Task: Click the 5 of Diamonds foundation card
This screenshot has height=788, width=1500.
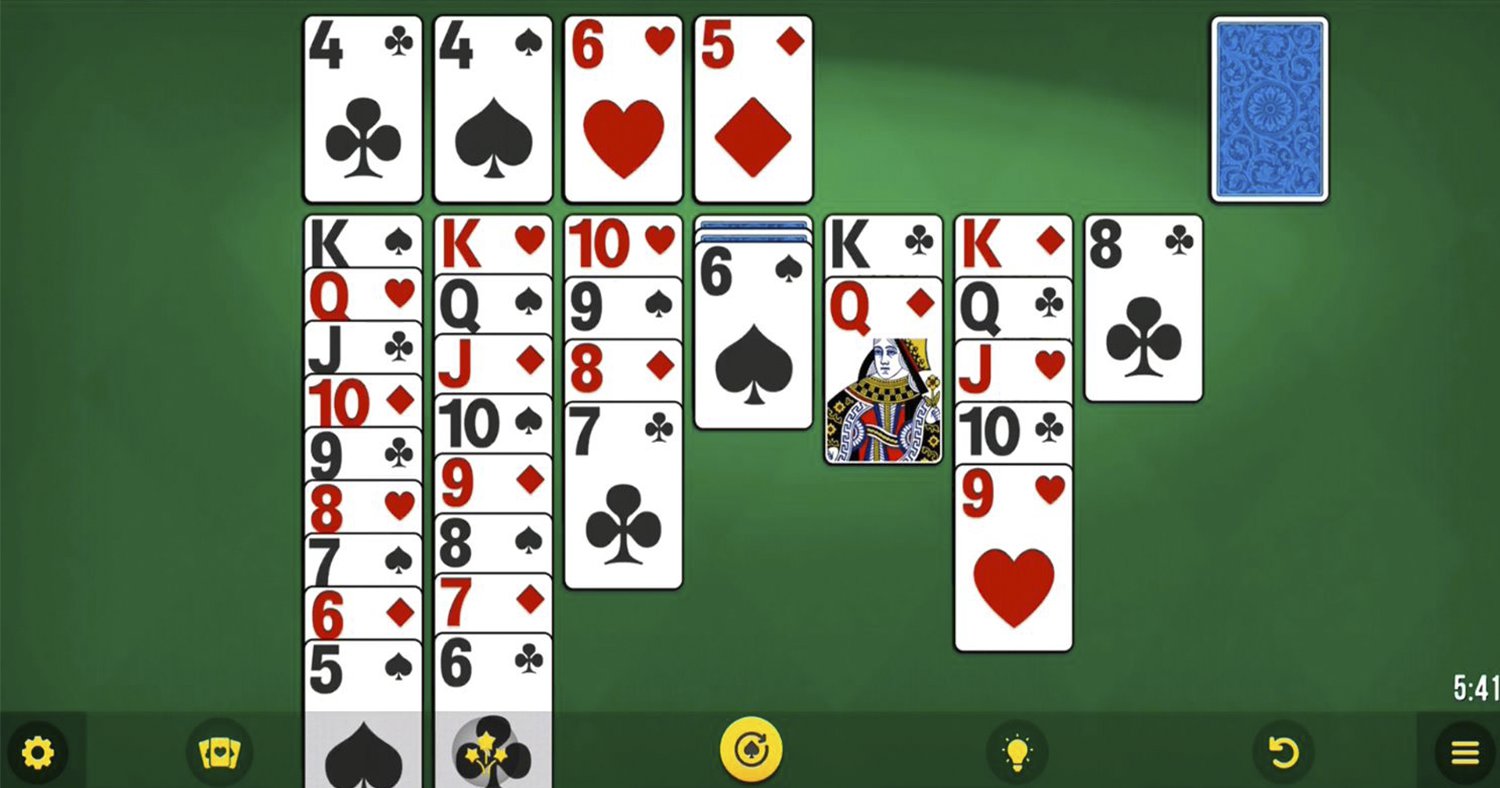Action: pos(752,106)
